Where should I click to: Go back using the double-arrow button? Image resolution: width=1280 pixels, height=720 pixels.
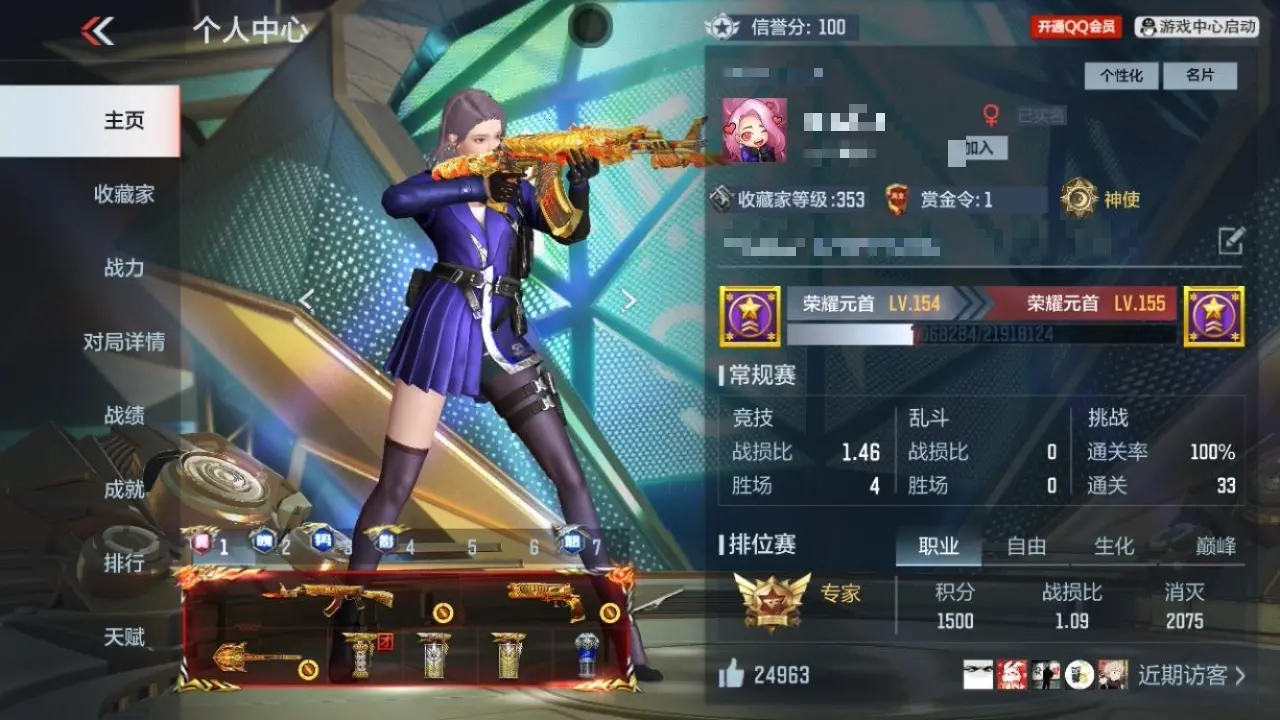coord(98,31)
